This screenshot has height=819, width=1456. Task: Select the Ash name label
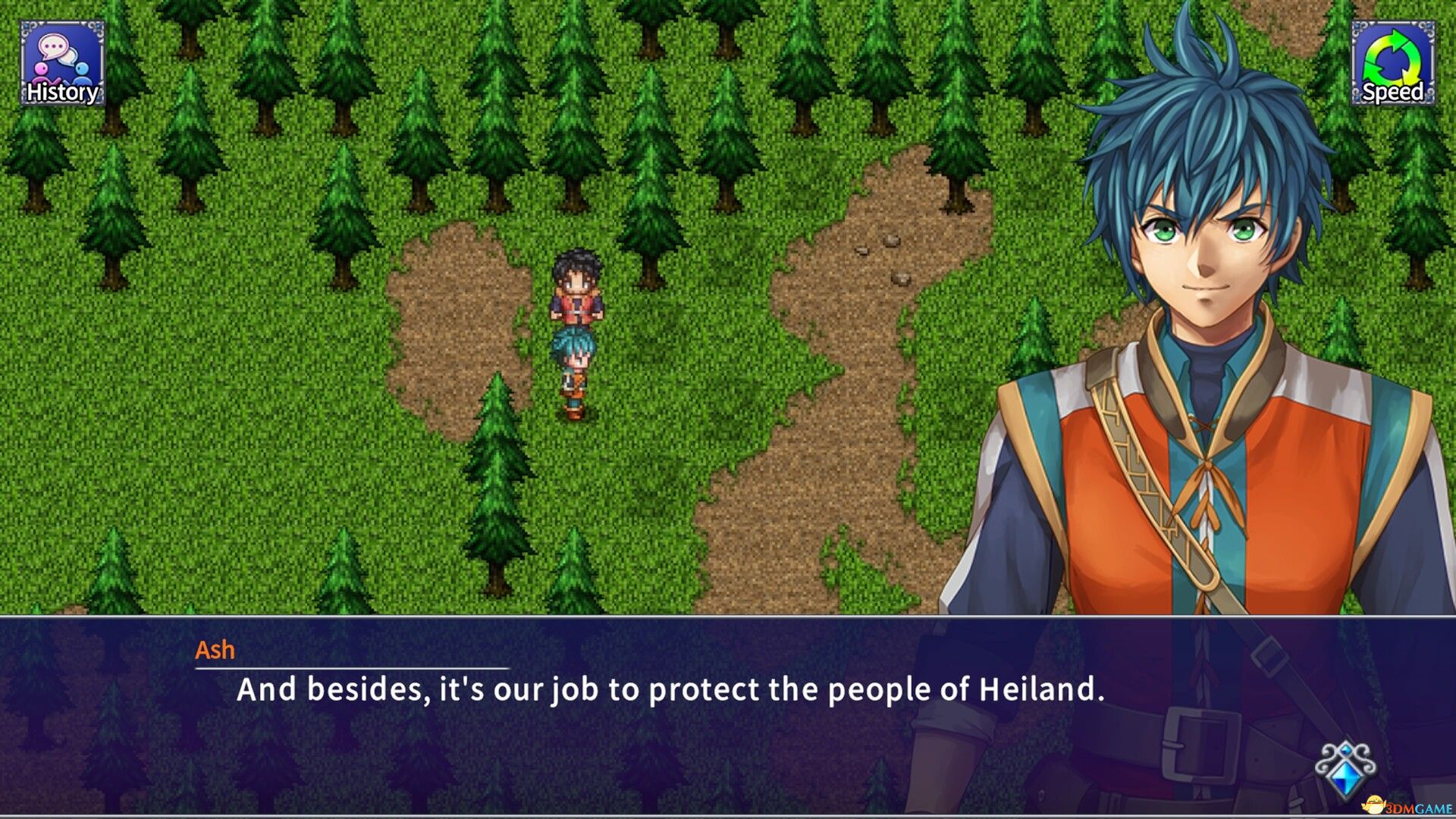215,649
